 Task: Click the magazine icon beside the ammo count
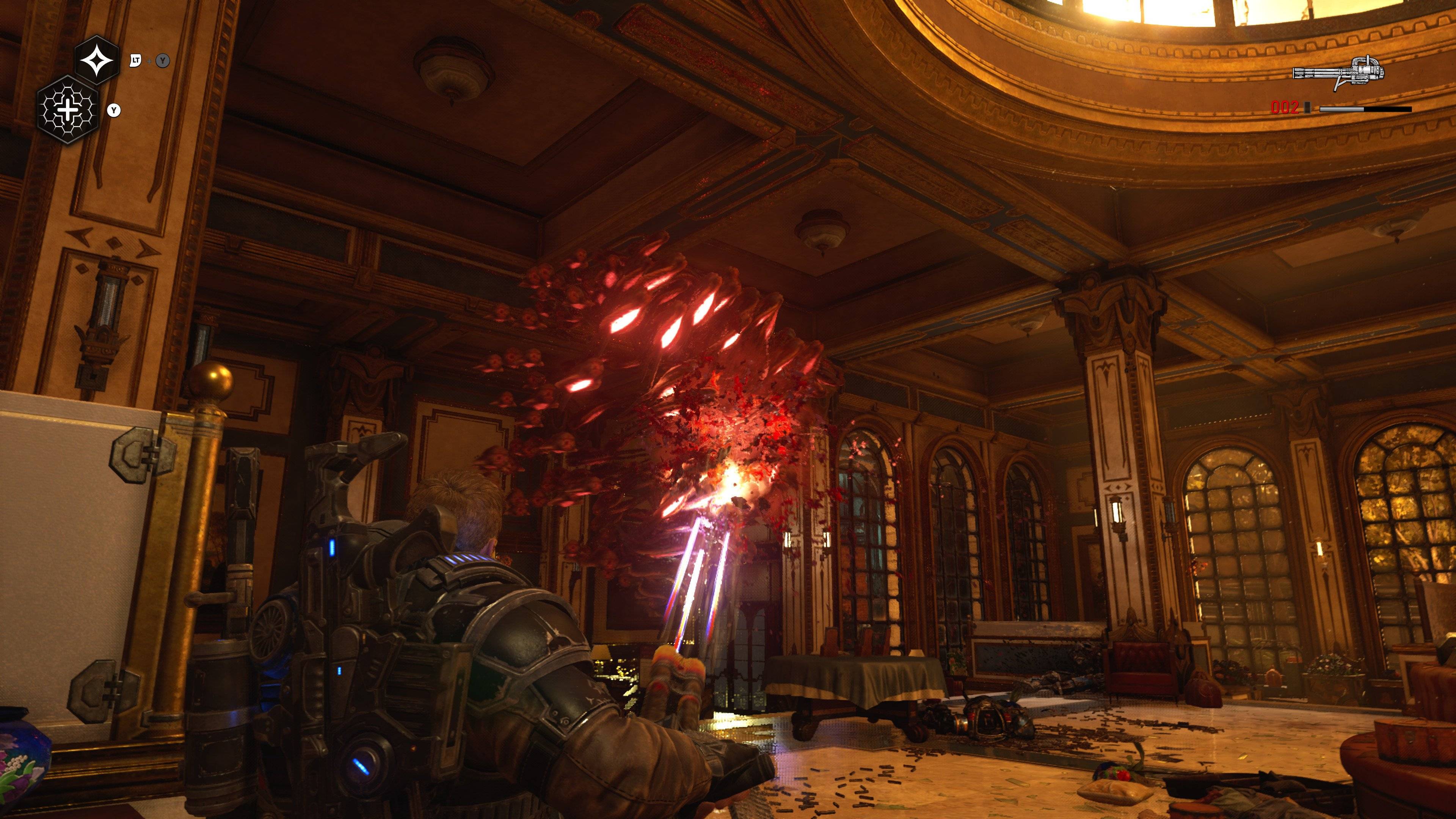[1307, 108]
